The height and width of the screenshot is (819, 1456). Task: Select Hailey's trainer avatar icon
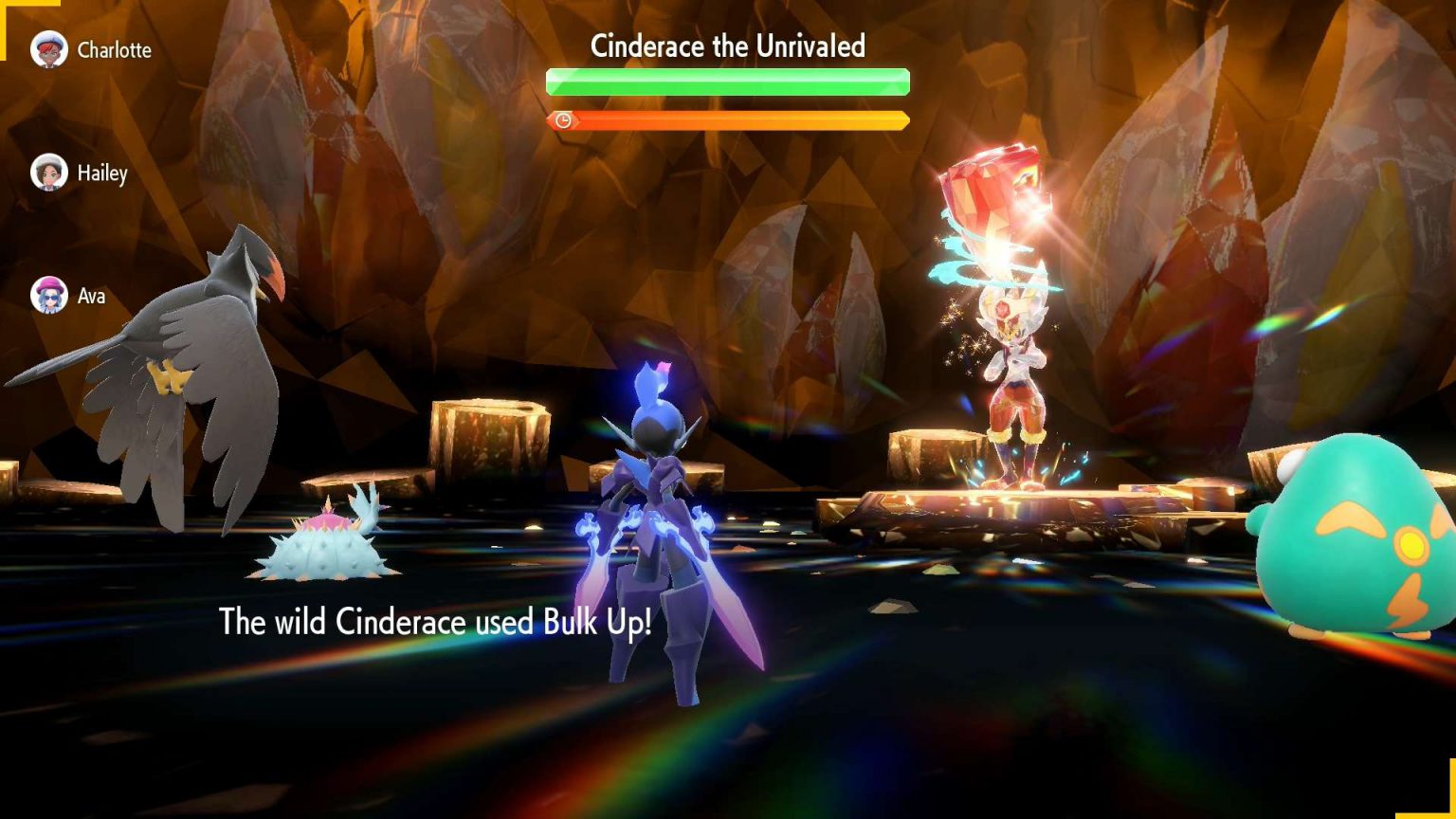(49, 173)
